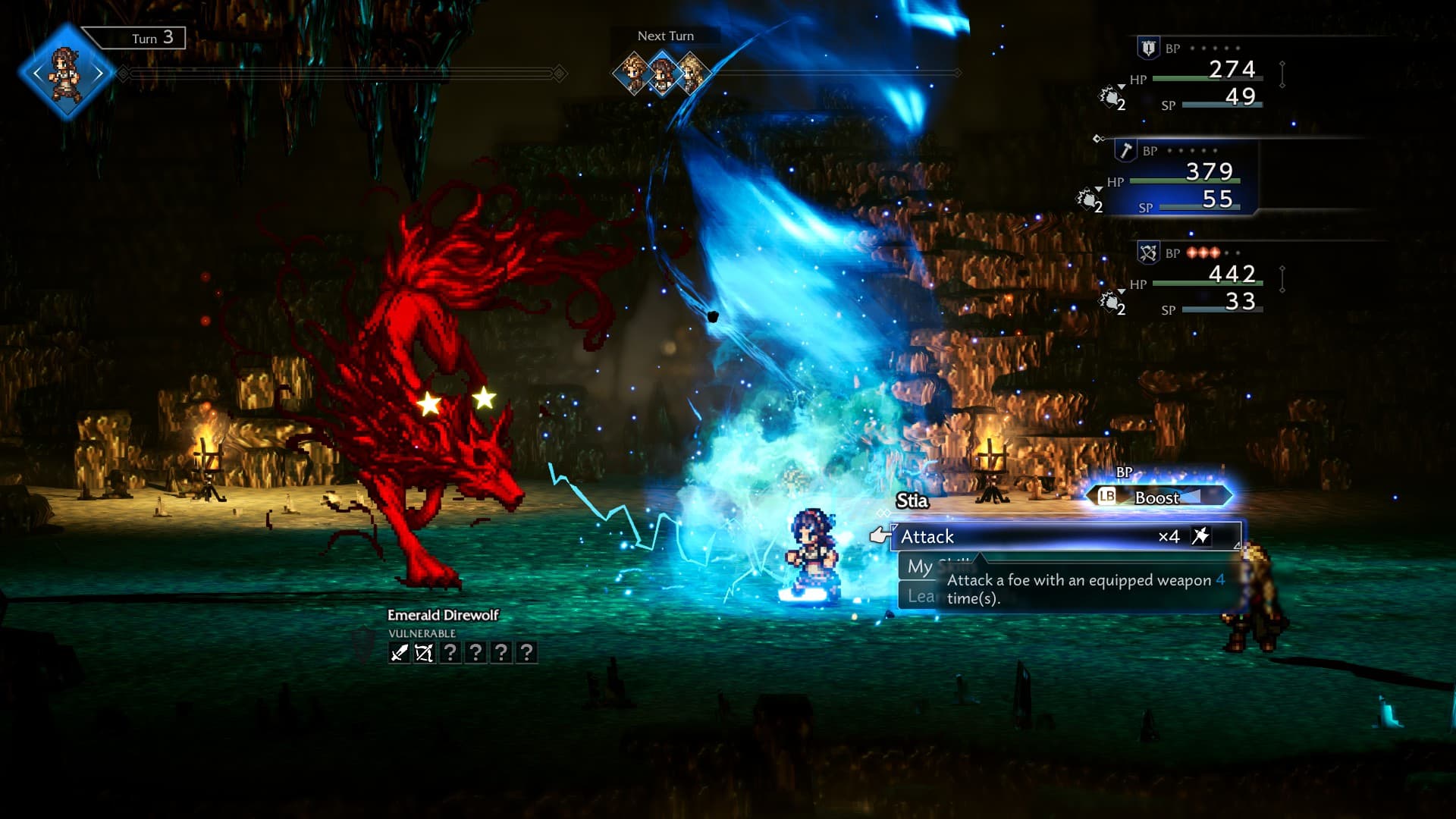
Task: Click the axe weapon icon in the Attack command bar
Action: pyautogui.click(x=1200, y=536)
